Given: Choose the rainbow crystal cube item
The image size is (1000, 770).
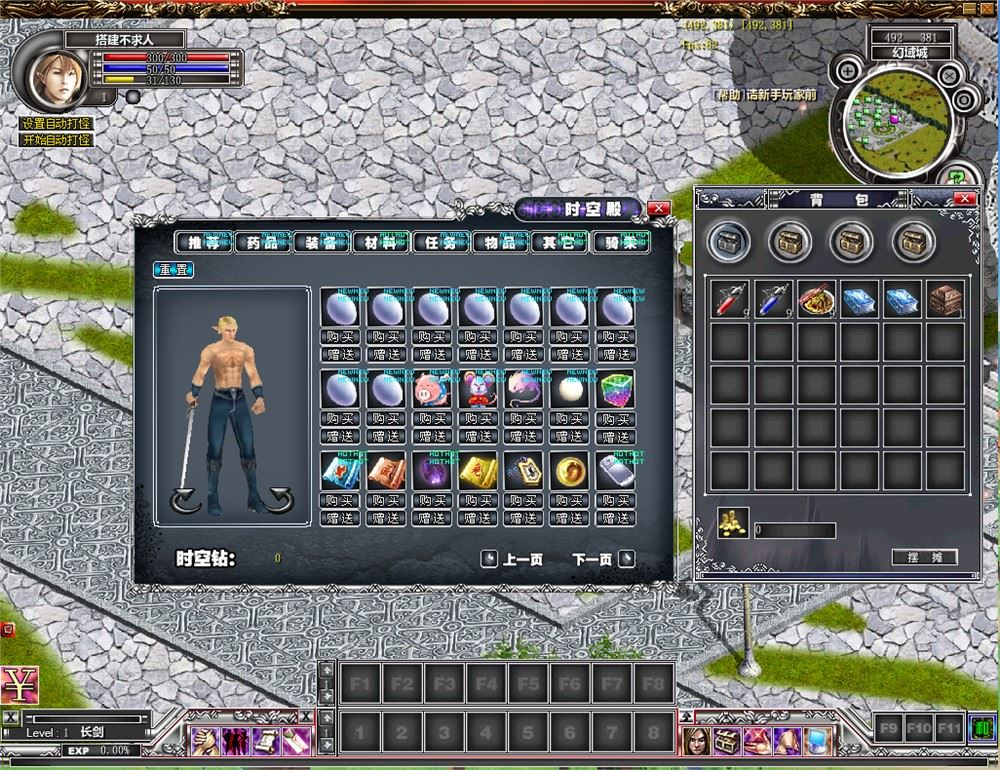Looking at the screenshot, I should pos(616,391).
